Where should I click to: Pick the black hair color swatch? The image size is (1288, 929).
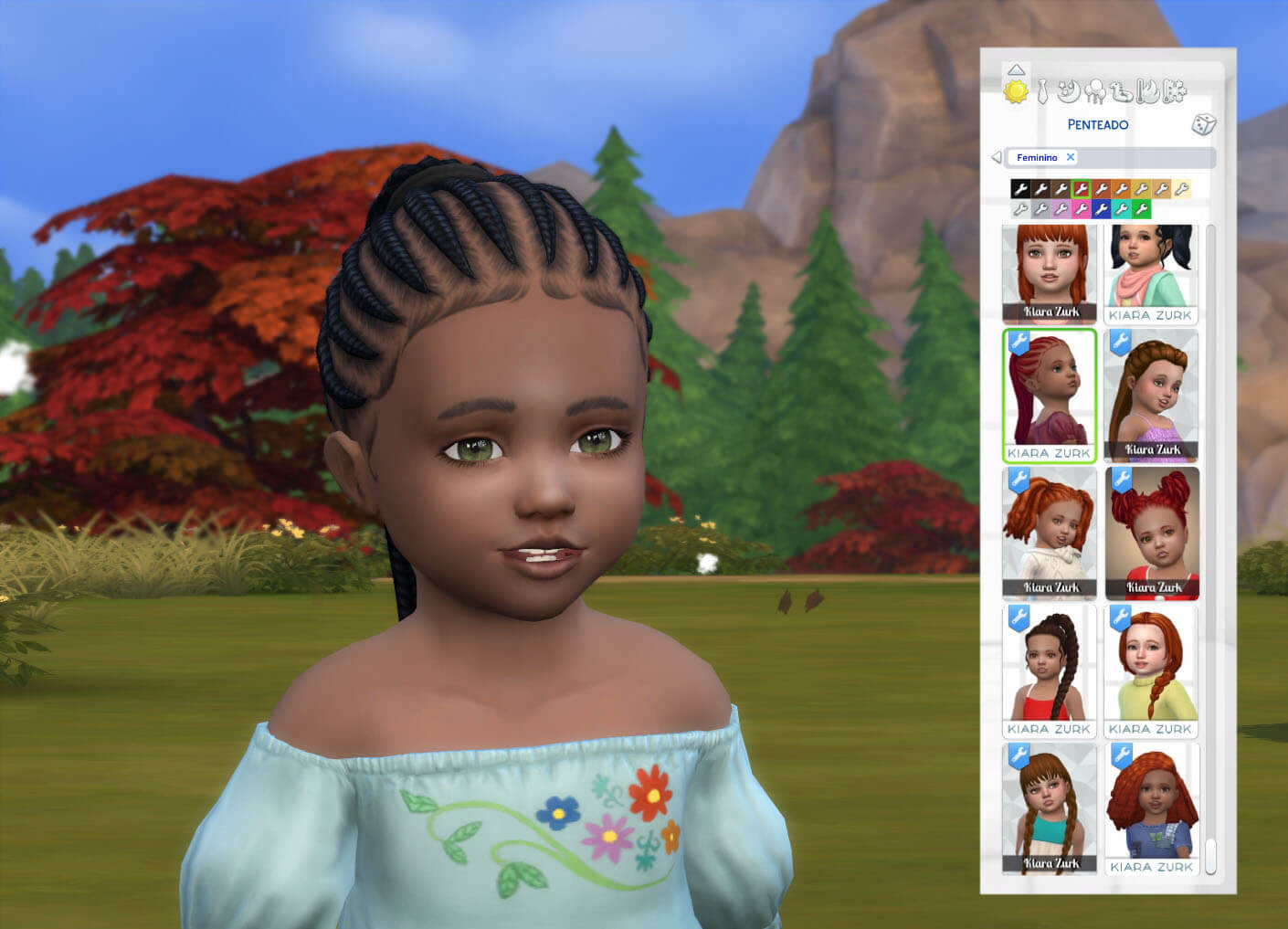coord(1020,189)
